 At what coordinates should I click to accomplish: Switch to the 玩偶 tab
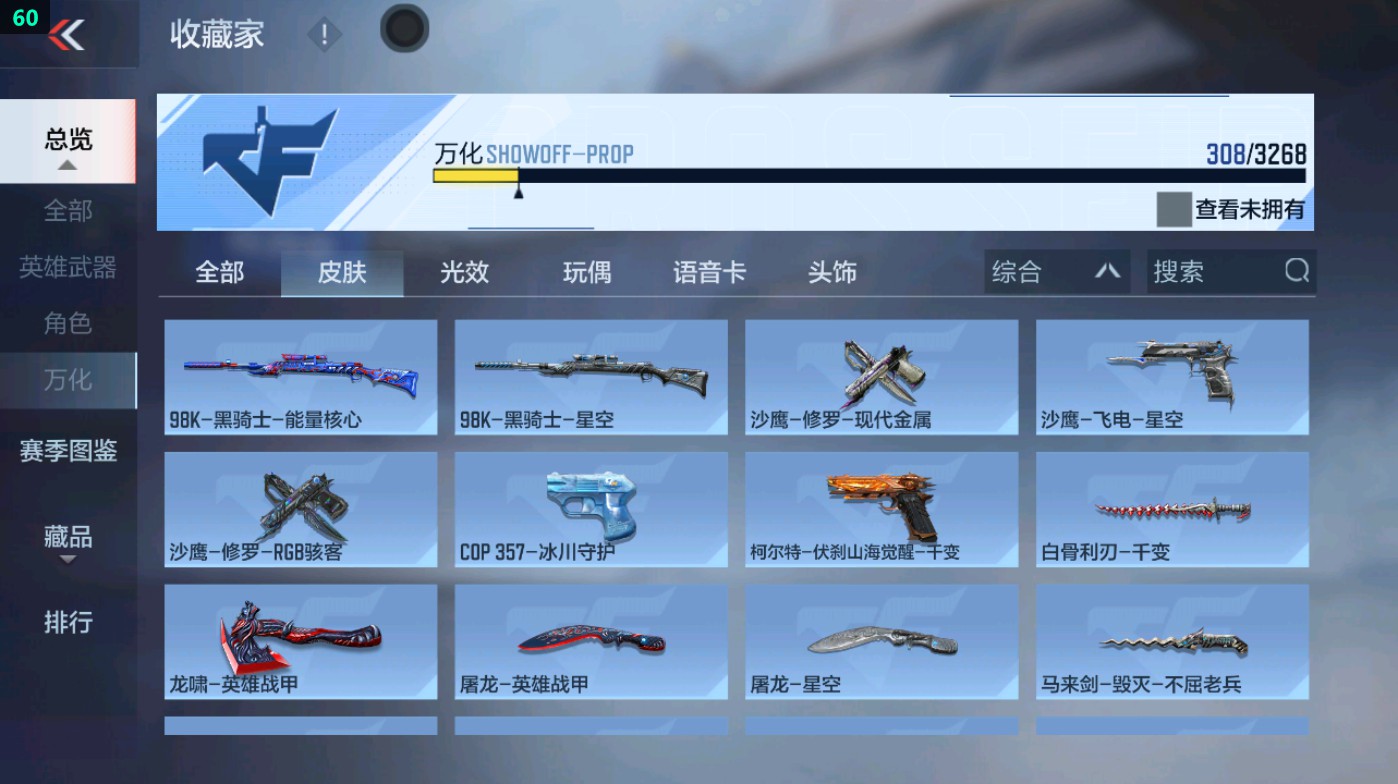coord(585,271)
